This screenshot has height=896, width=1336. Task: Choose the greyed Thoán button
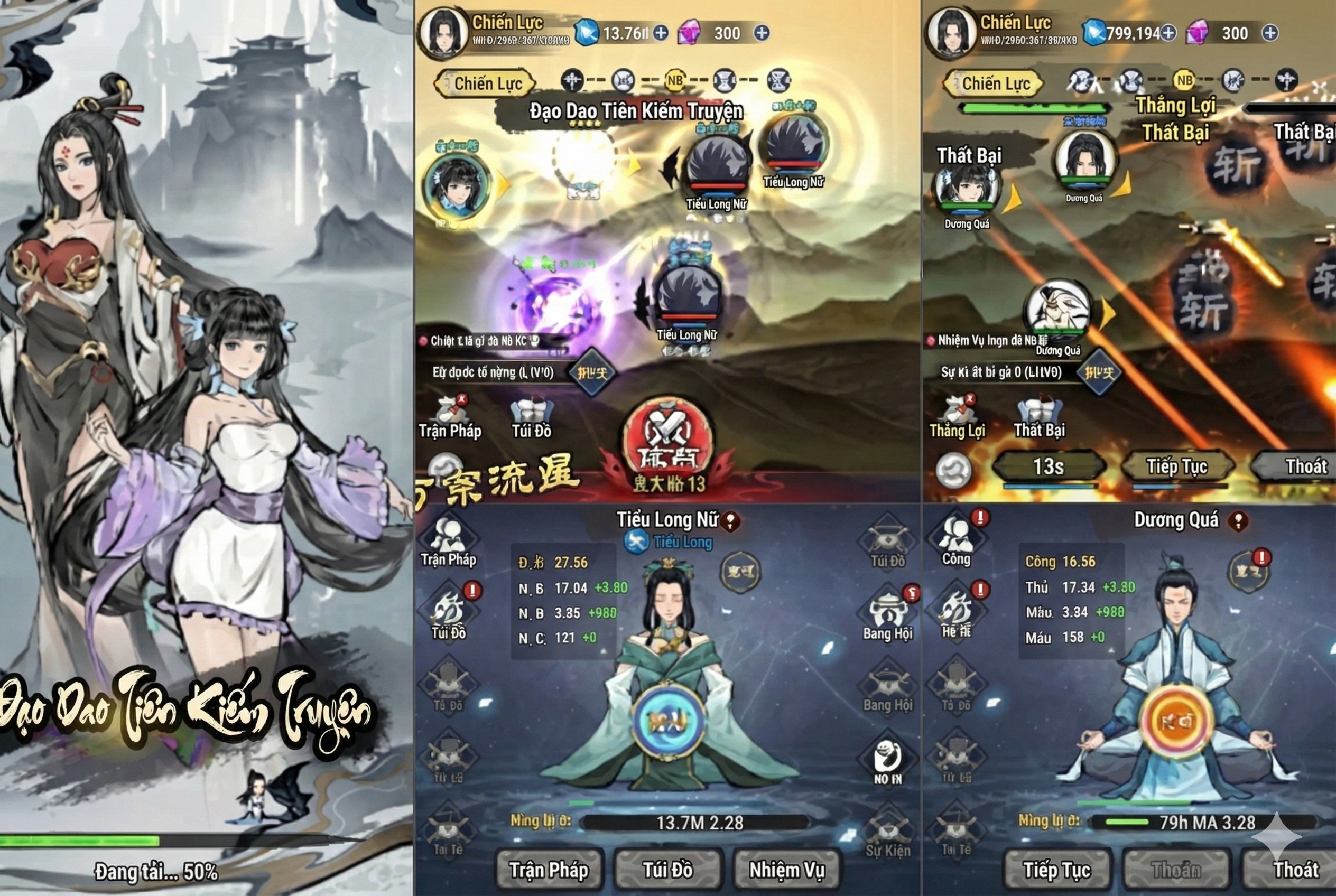[1175, 870]
